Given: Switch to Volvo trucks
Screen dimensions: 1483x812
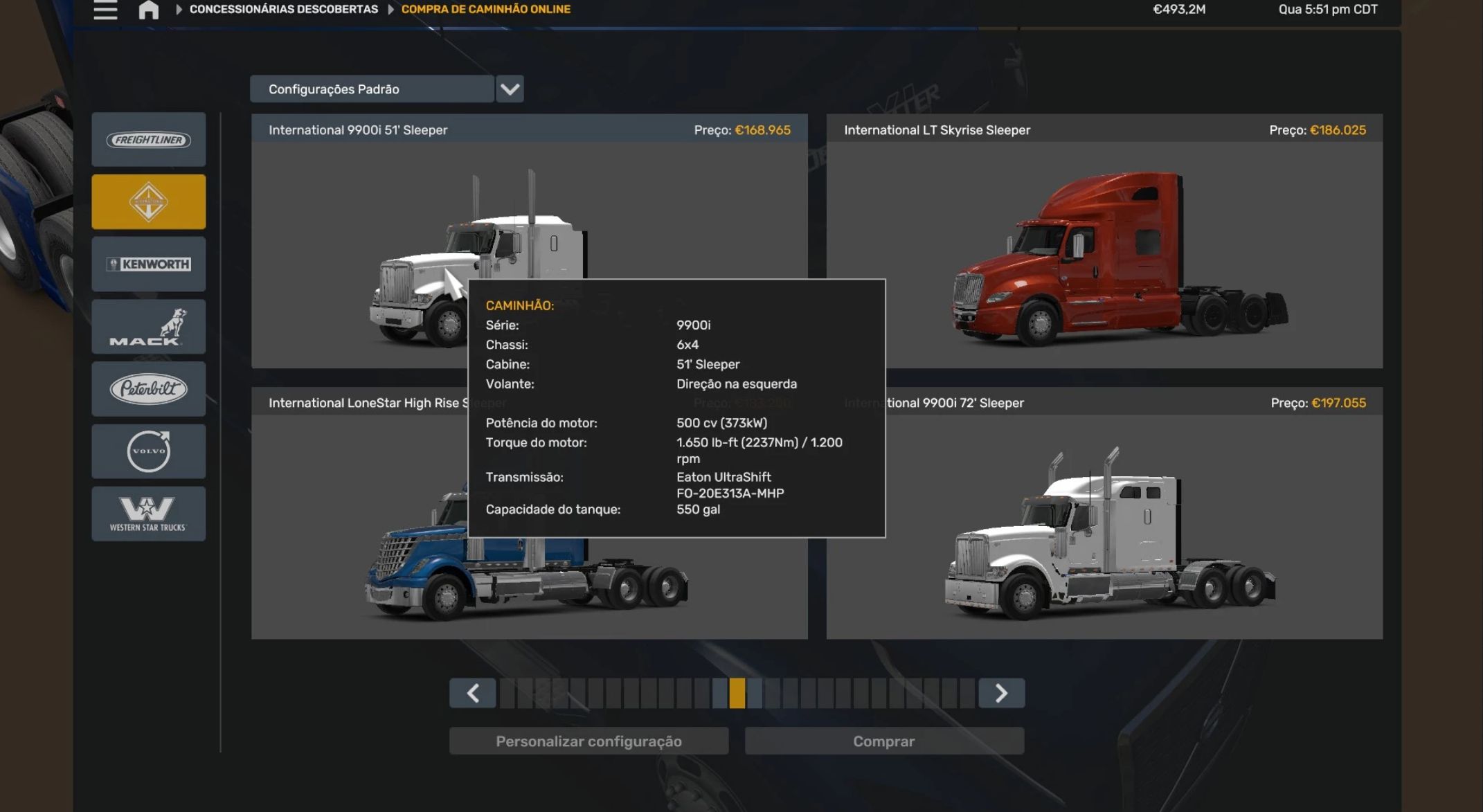Looking at the screenshot, I should click(x=149, y=451).
